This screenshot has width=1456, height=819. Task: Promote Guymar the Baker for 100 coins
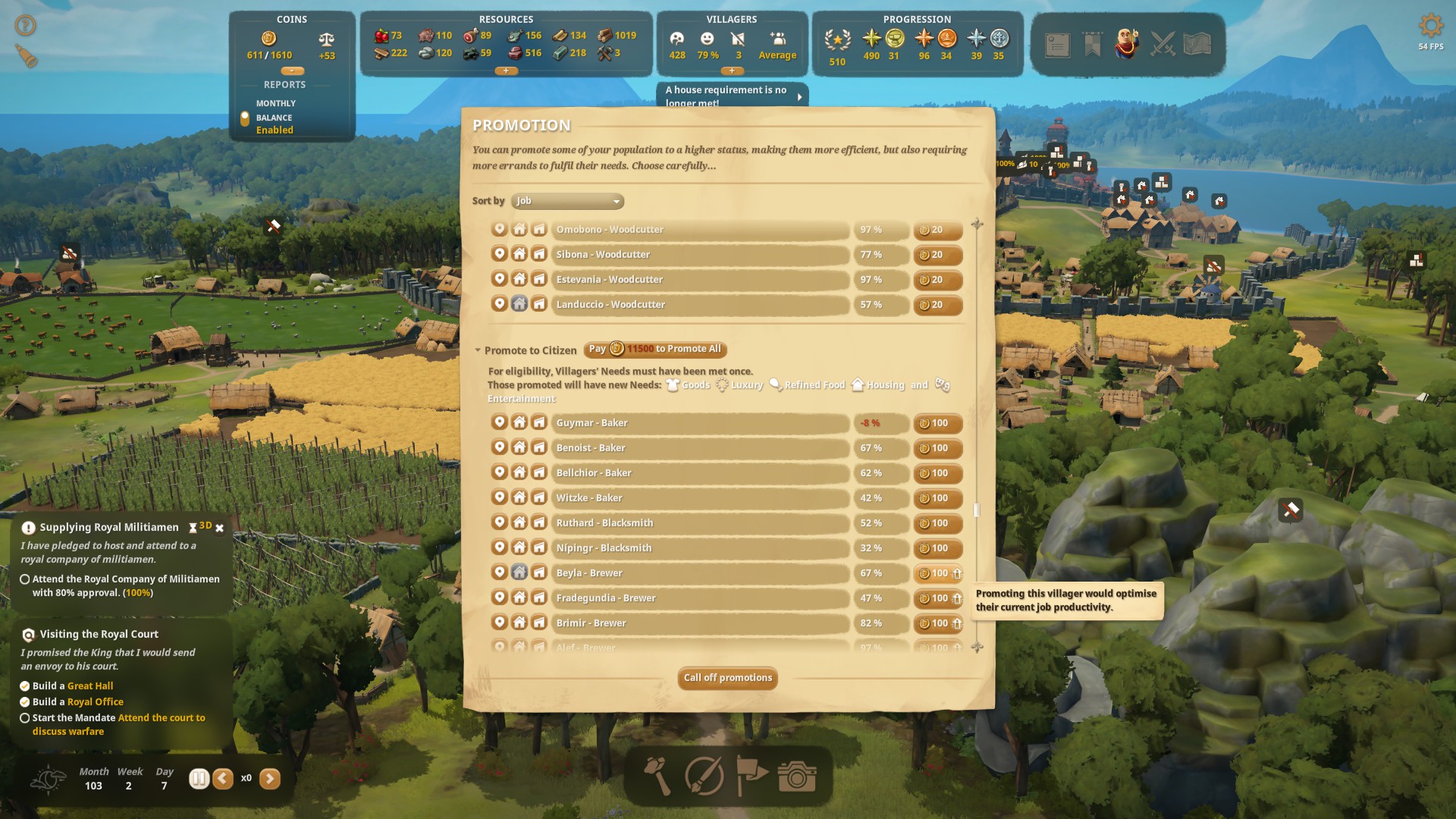coord(938,423)
